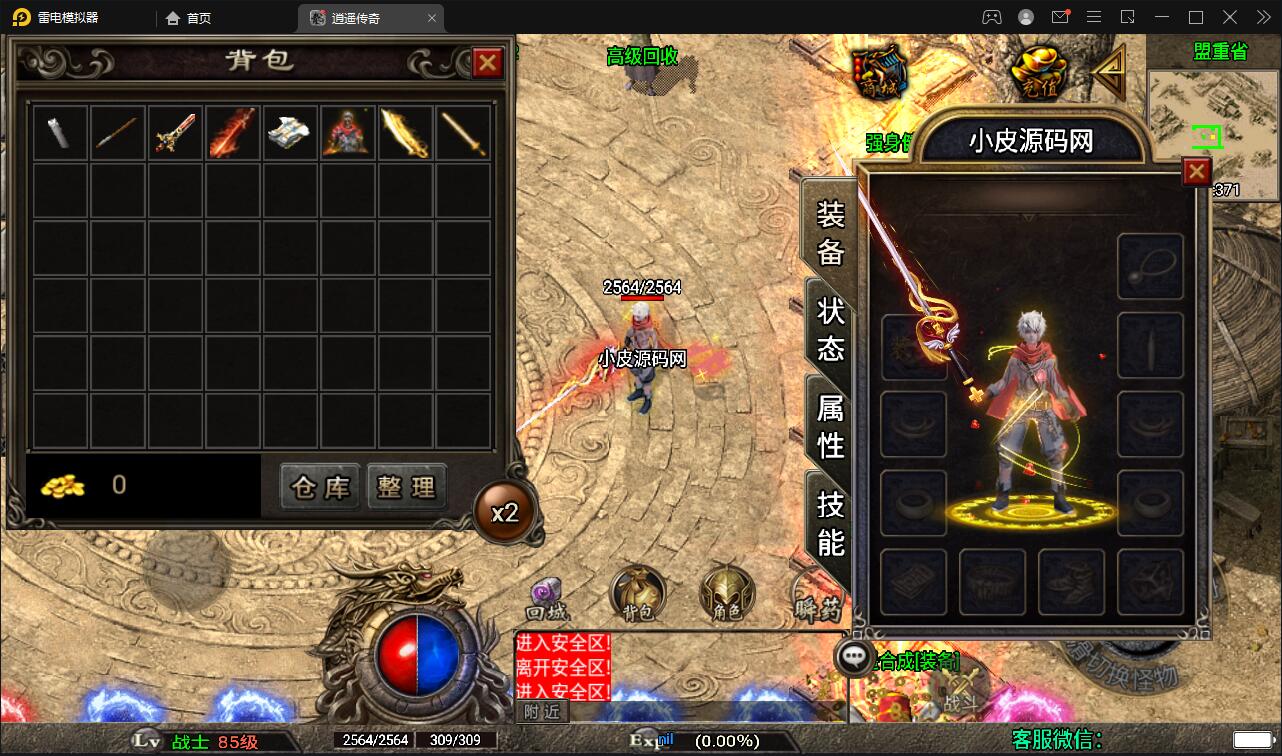Open the 属性 attributes tab
Image resolution: width=1282 pixels, height=756 pixels.
pyautogui.click(x=831, y=426)
